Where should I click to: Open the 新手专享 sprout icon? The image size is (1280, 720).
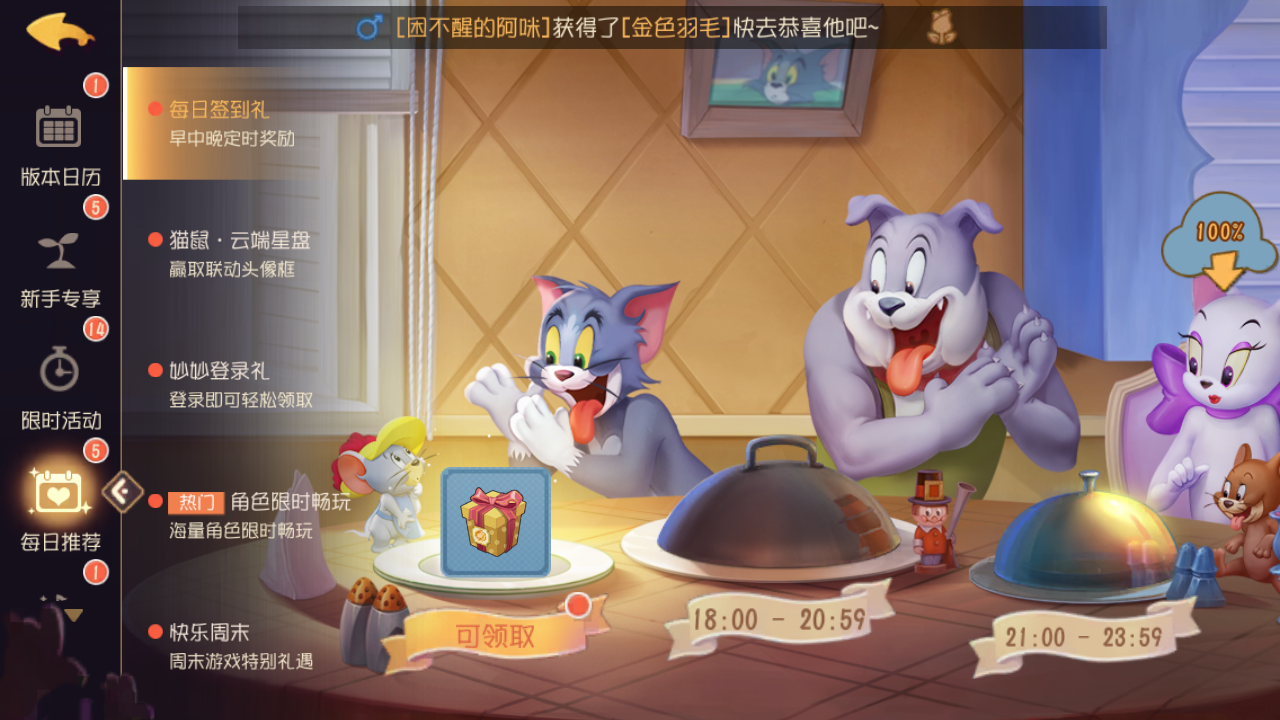point(58,250)
